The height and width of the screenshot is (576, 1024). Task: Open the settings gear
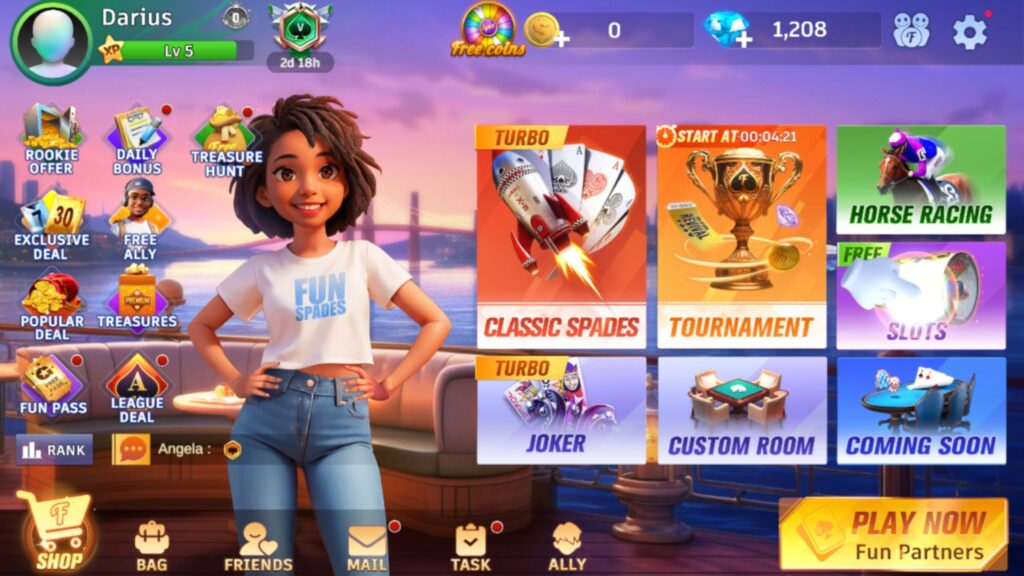coord(969,32)
